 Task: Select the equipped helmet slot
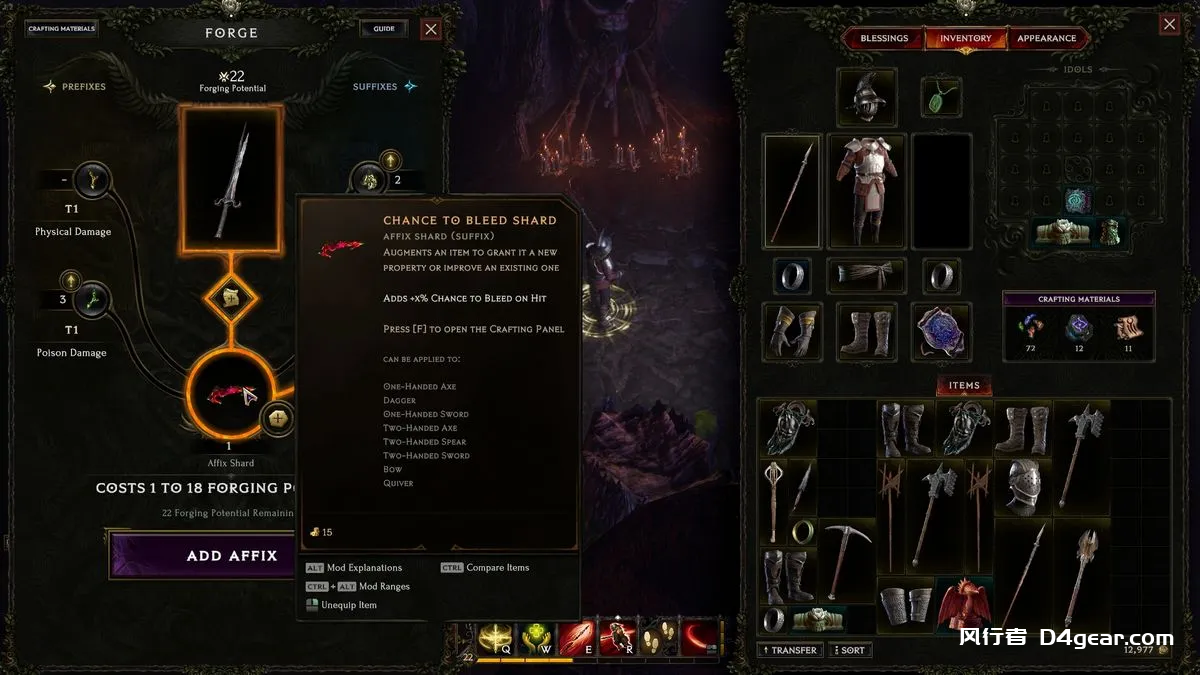866,98
